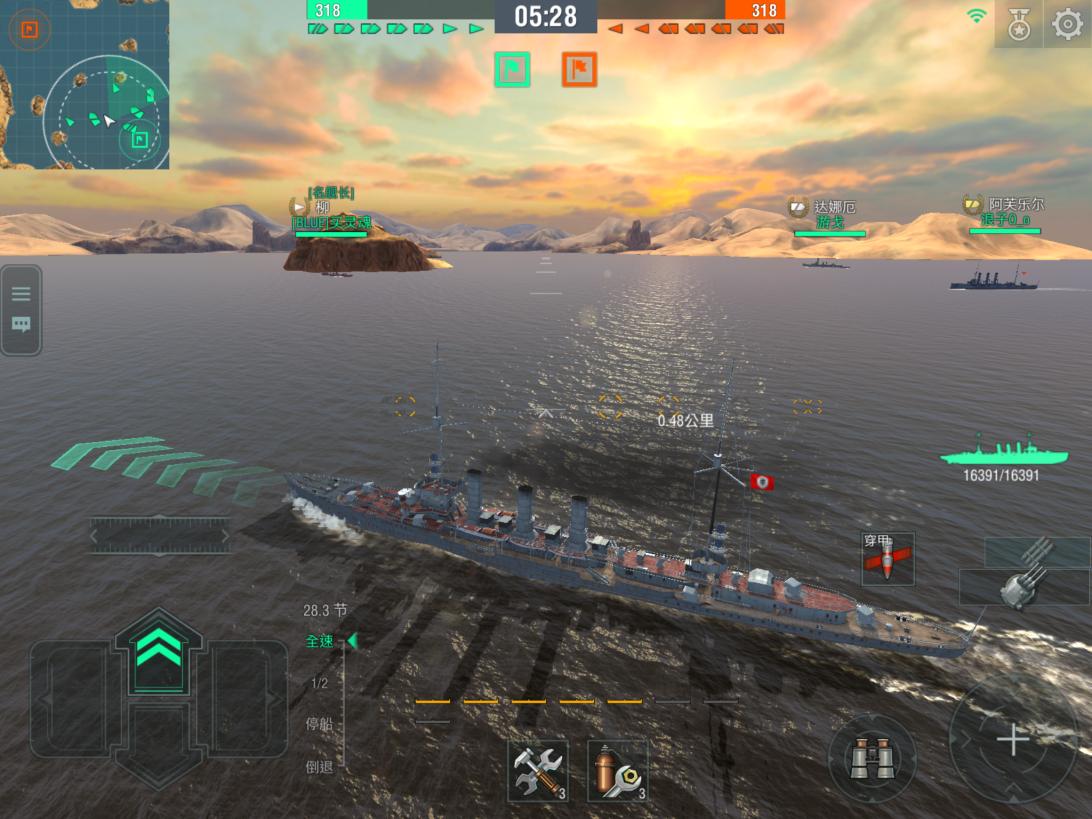Image resolution: width=1092 pixels, height=819 pixels.
Task: Set engine speed to 全速
Action: 320,641
